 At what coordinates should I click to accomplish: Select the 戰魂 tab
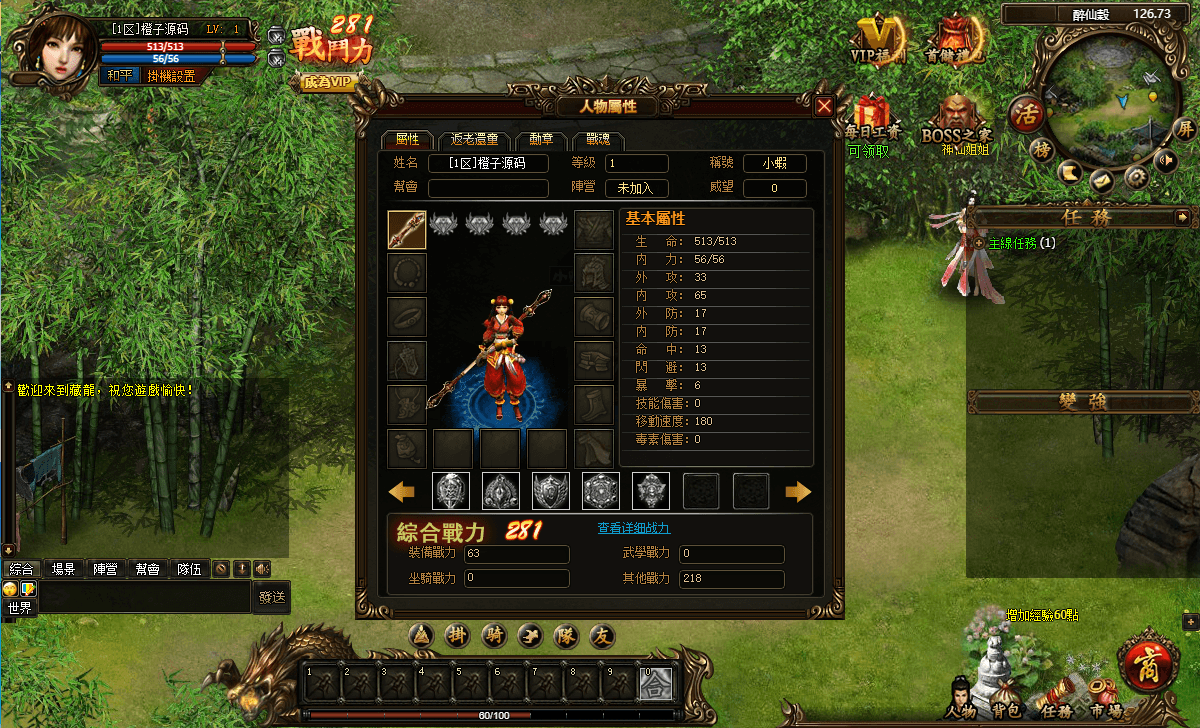[598, 140]
